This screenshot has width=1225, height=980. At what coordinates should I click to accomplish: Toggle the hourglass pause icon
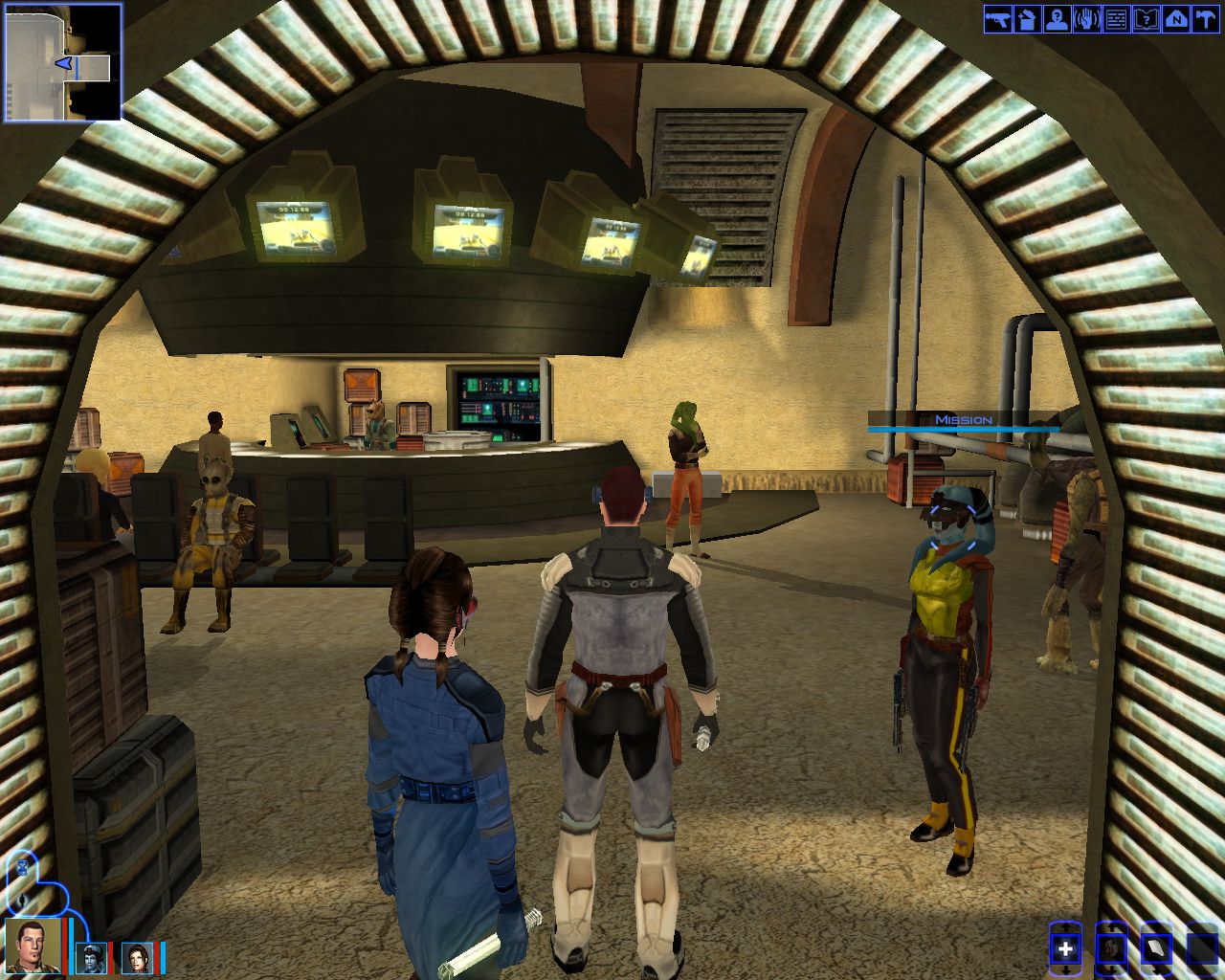(22, 866)
